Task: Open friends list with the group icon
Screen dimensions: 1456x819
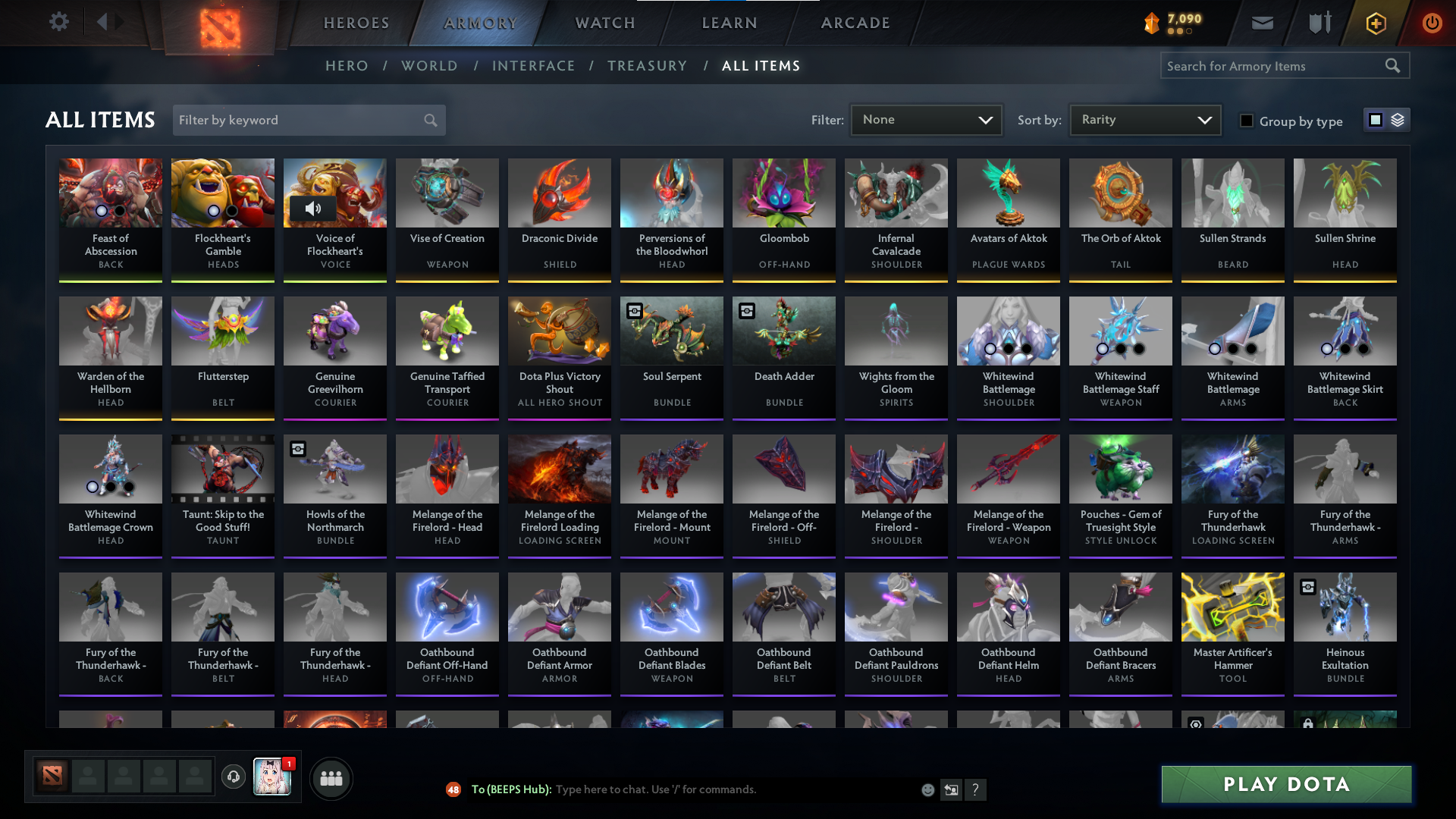Action: point(331,777)
